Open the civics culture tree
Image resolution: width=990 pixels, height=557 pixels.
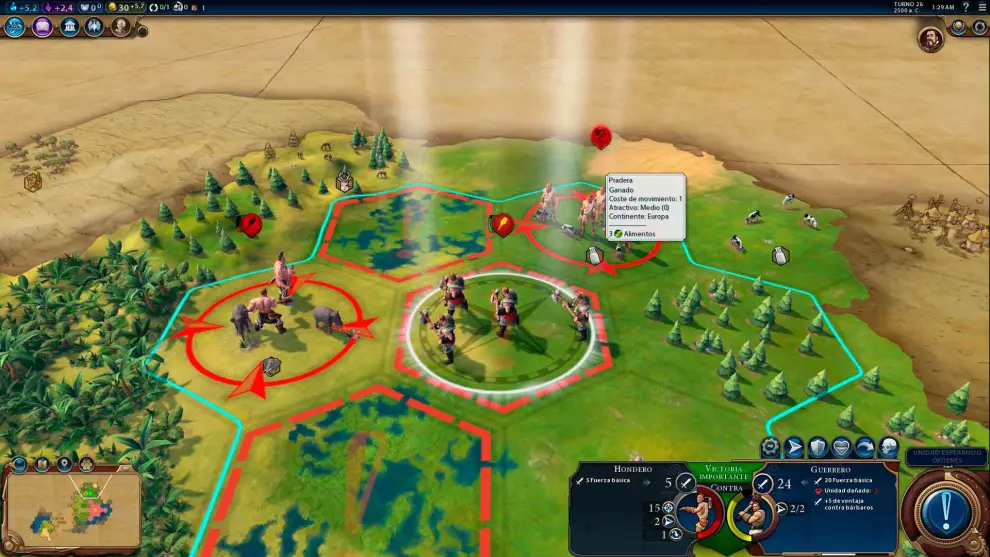(x=42, y=27)
